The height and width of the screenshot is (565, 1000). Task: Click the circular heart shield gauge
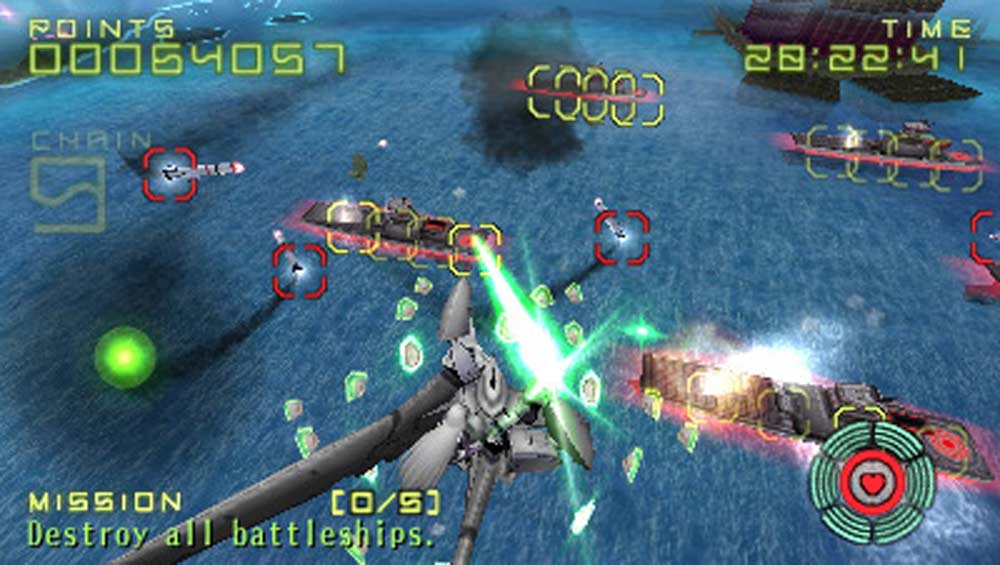pyautogui.click(x=873, y=480)
